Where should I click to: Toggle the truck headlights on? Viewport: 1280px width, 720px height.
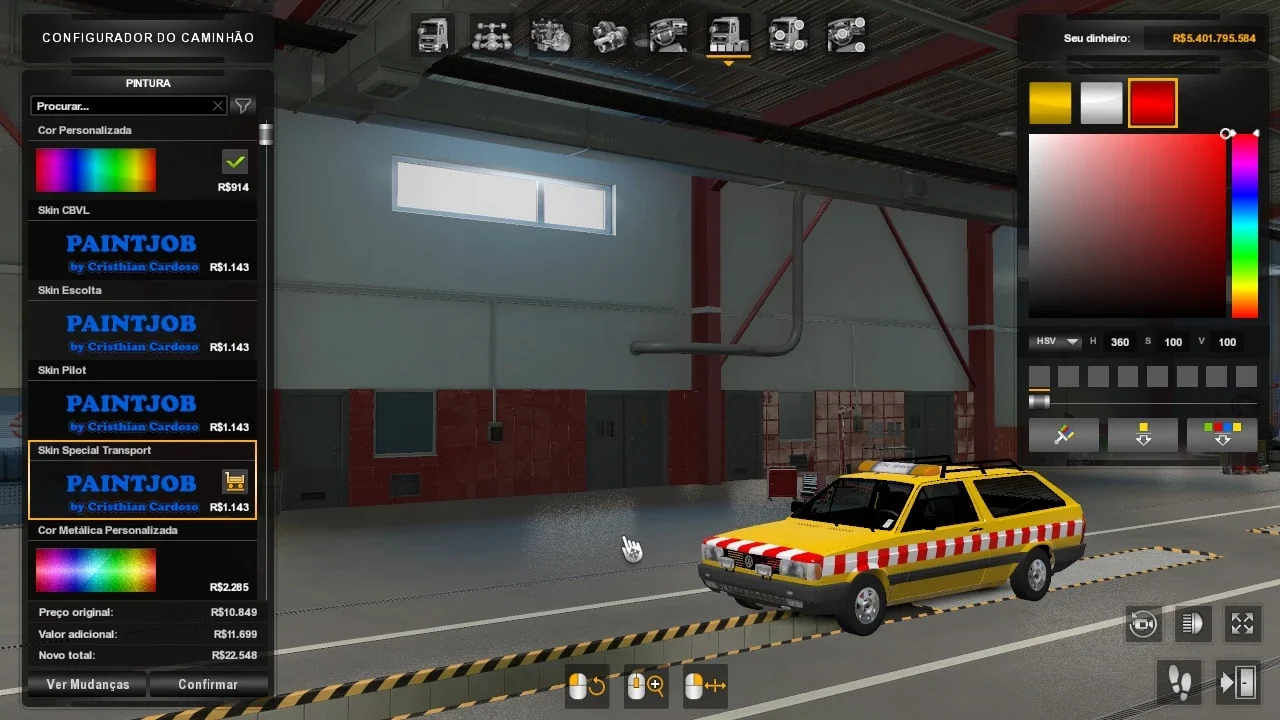pyautogui.click(x=1192, y=624)
